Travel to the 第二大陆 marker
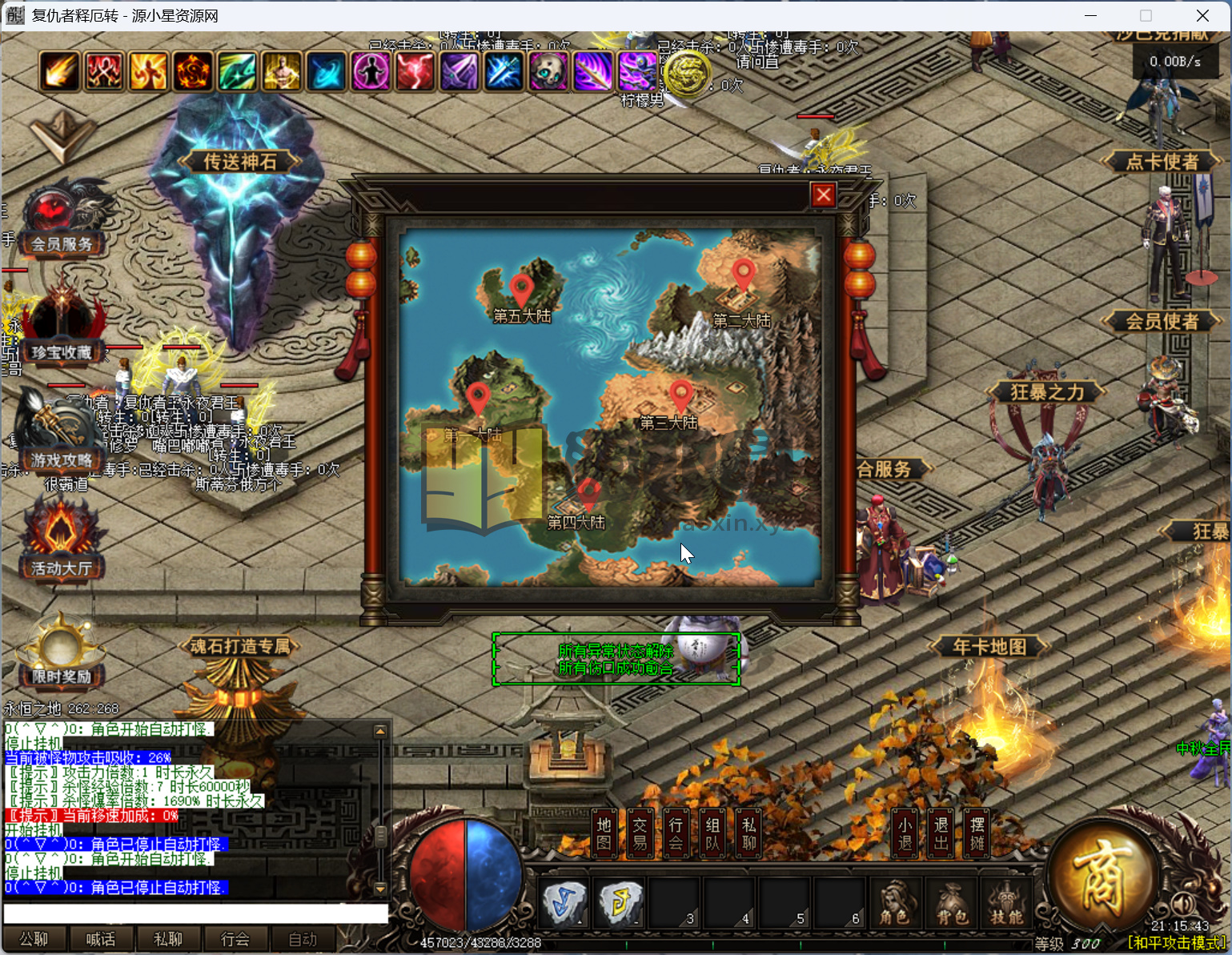Viewport: 1232px width, 955px height. pyautogui.click(x=743, y=275)
